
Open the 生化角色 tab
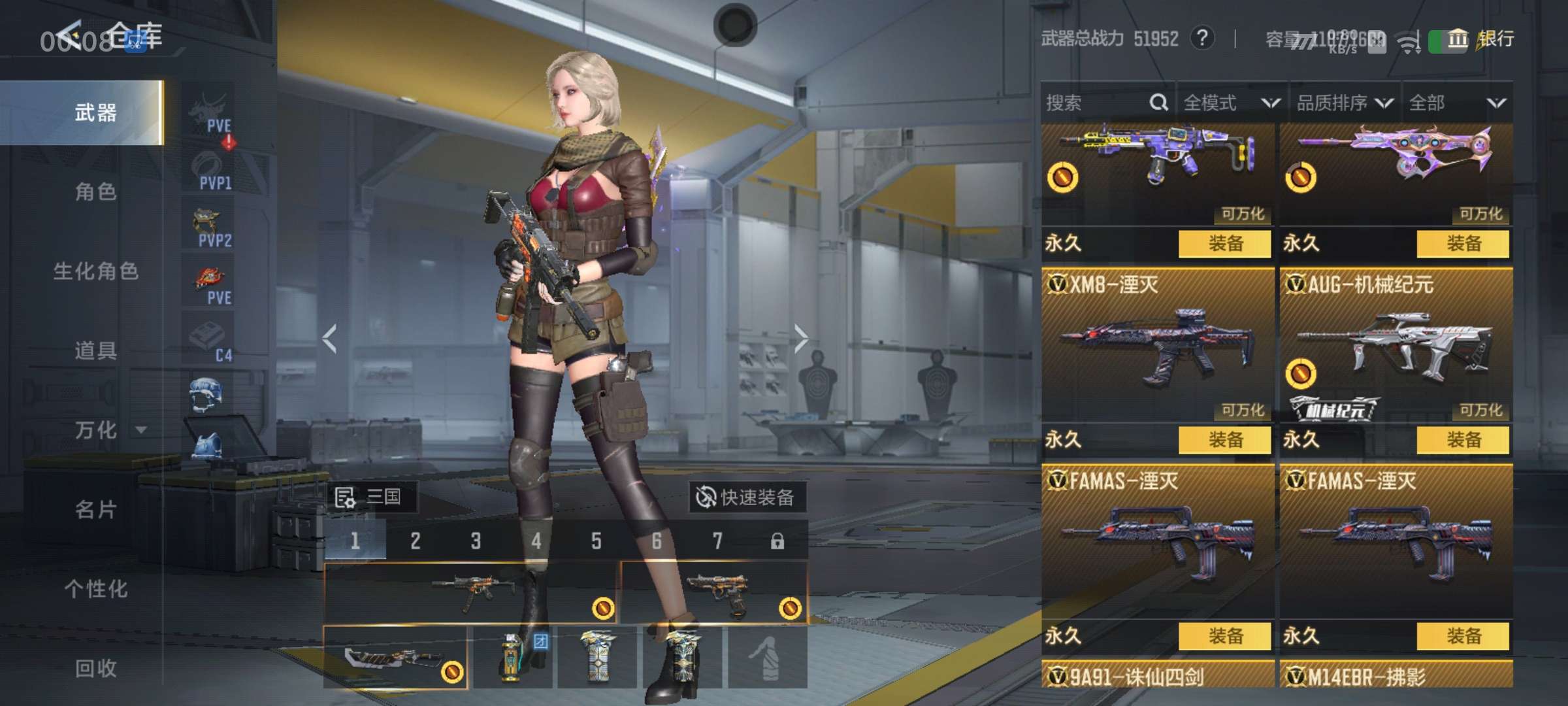95,271
